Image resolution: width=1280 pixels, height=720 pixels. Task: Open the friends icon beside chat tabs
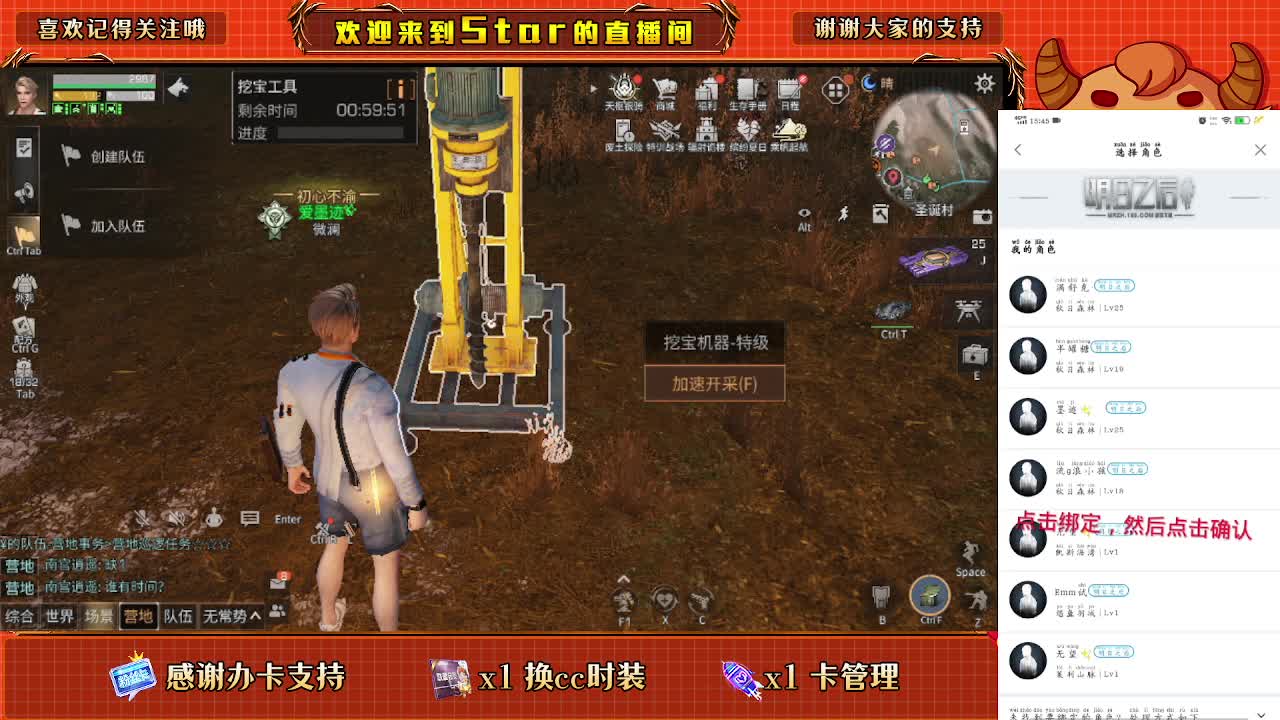(x=278, y=610)
